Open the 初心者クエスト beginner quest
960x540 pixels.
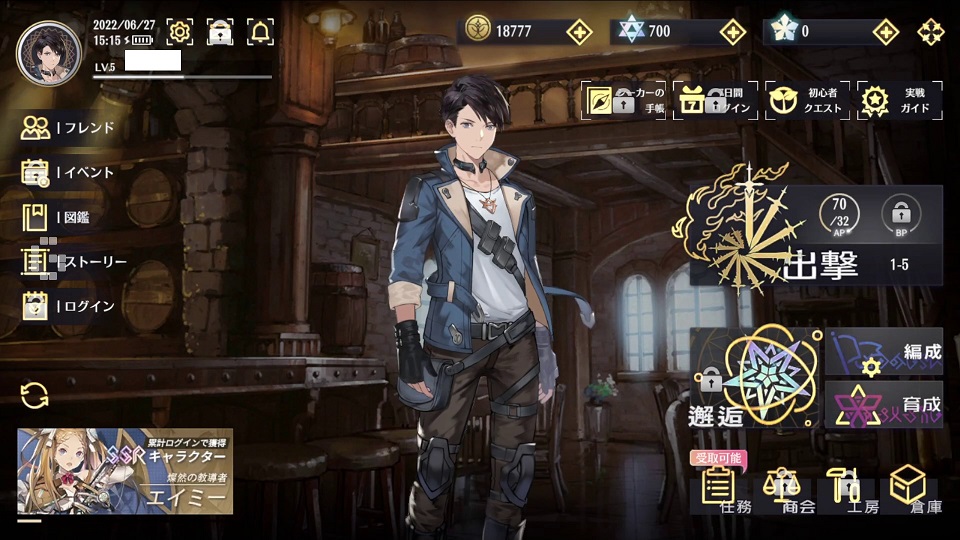[x=805, y=100]
